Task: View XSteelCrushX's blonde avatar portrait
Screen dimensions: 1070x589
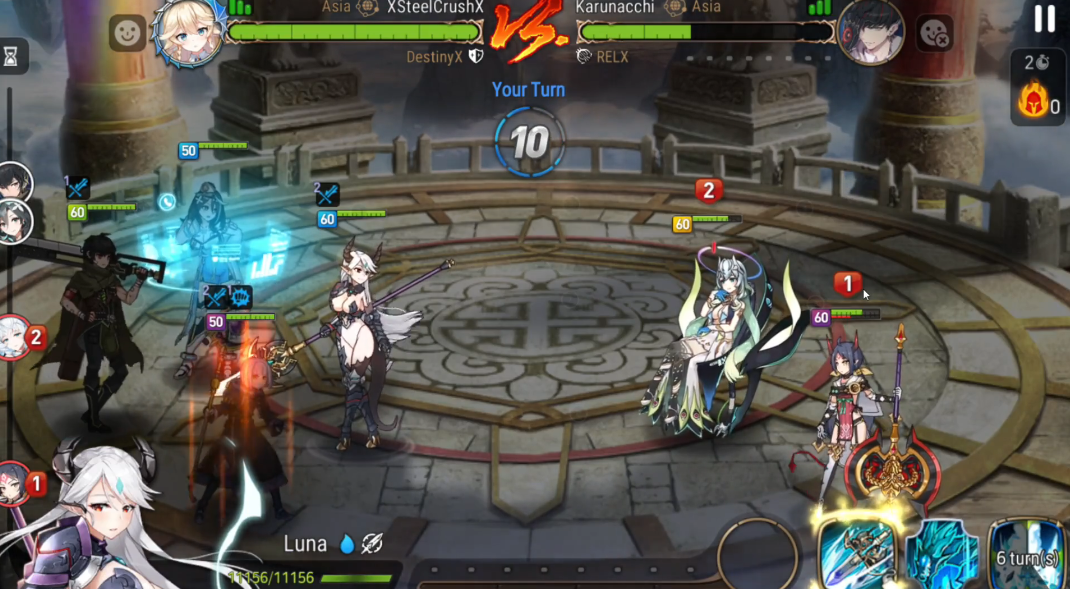Action: (188, 31)
